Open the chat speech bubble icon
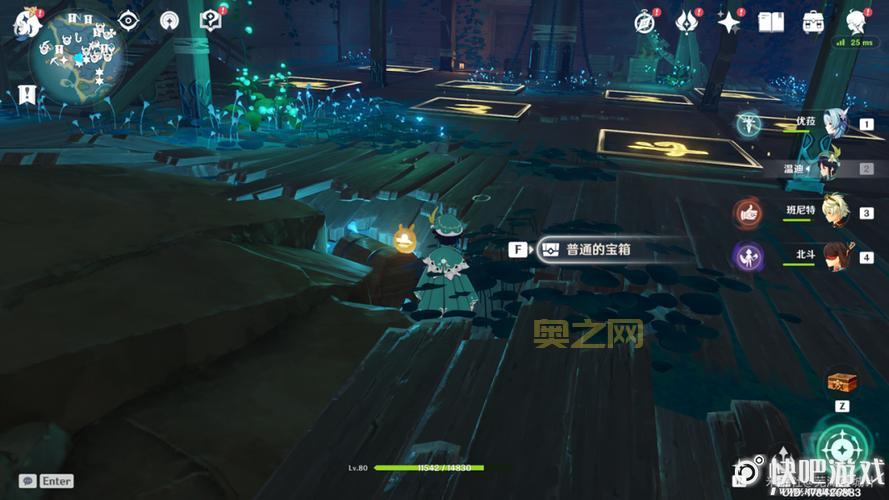This screenshot has width=889, height=500. pyautogui.click(x=28, y=481)
